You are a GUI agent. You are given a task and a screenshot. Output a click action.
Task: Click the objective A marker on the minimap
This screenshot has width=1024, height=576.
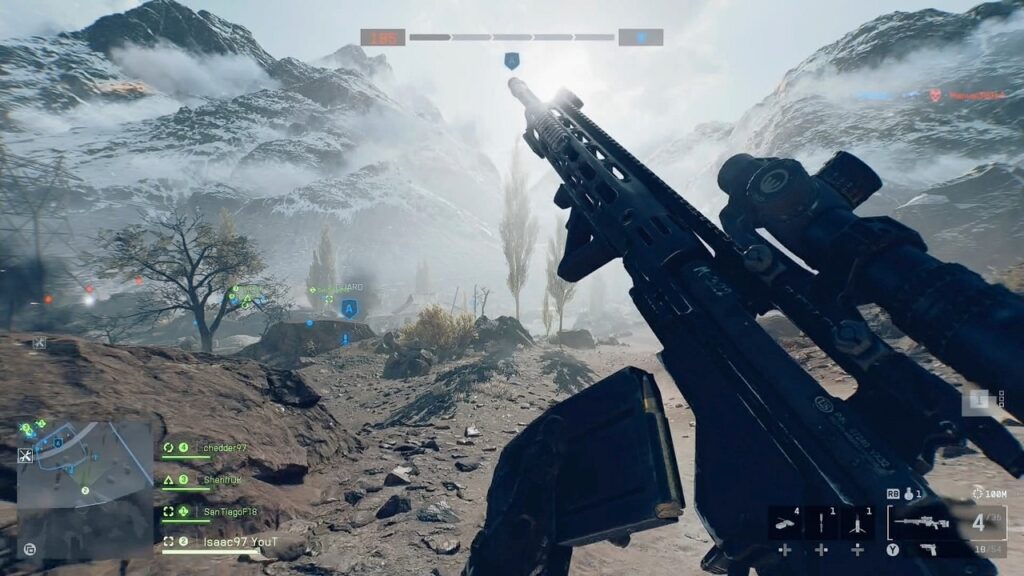click(58, 442)
